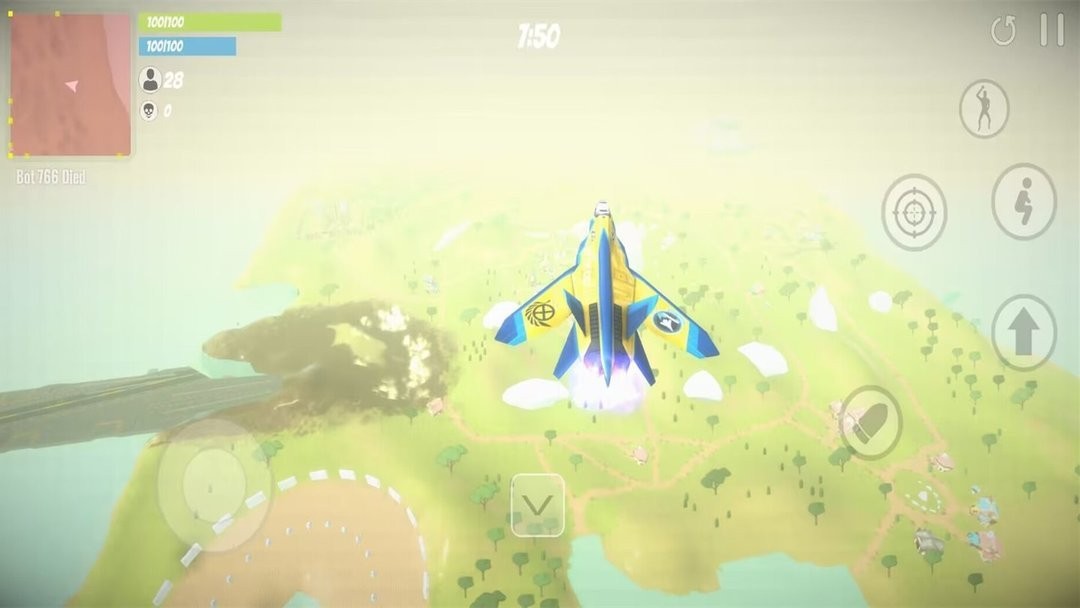Tap the crosshair aim button
The width and height of the screenshot is (1080, 608).
pos(914,212)
